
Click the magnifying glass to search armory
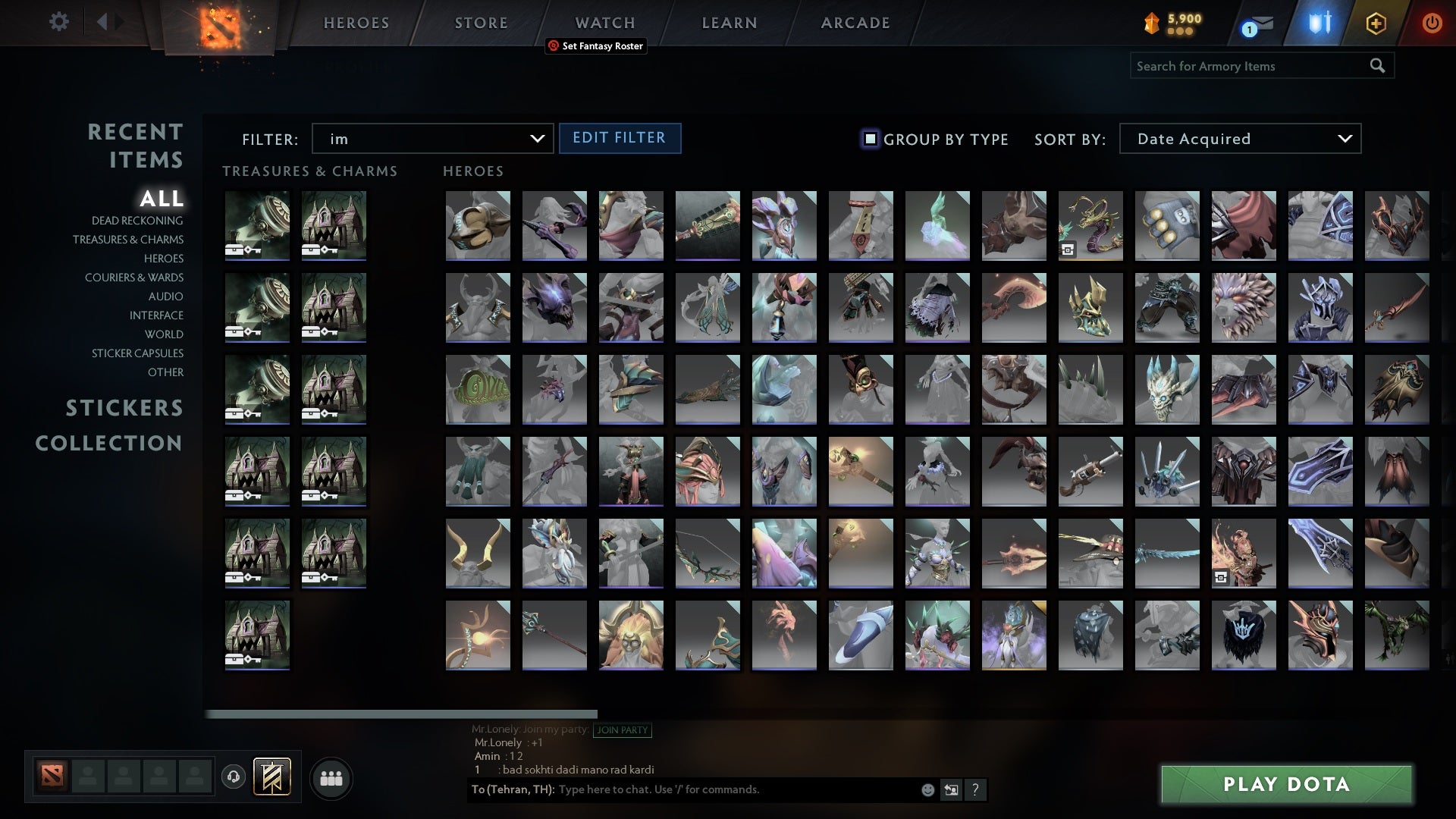pos(1376,66)
